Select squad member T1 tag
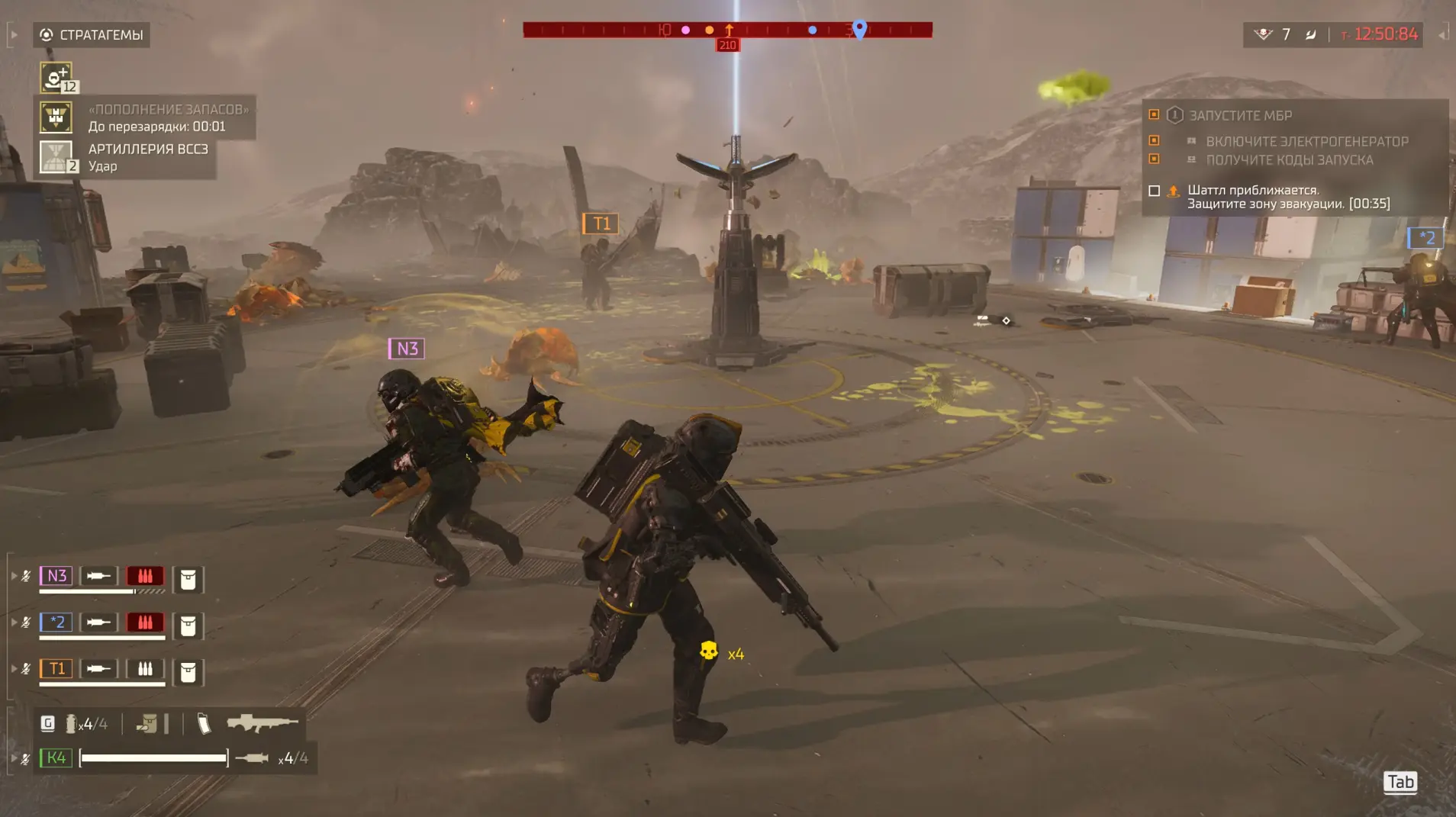The height and width of the screenshot is (817, 1456). click(x=56, y=669)
